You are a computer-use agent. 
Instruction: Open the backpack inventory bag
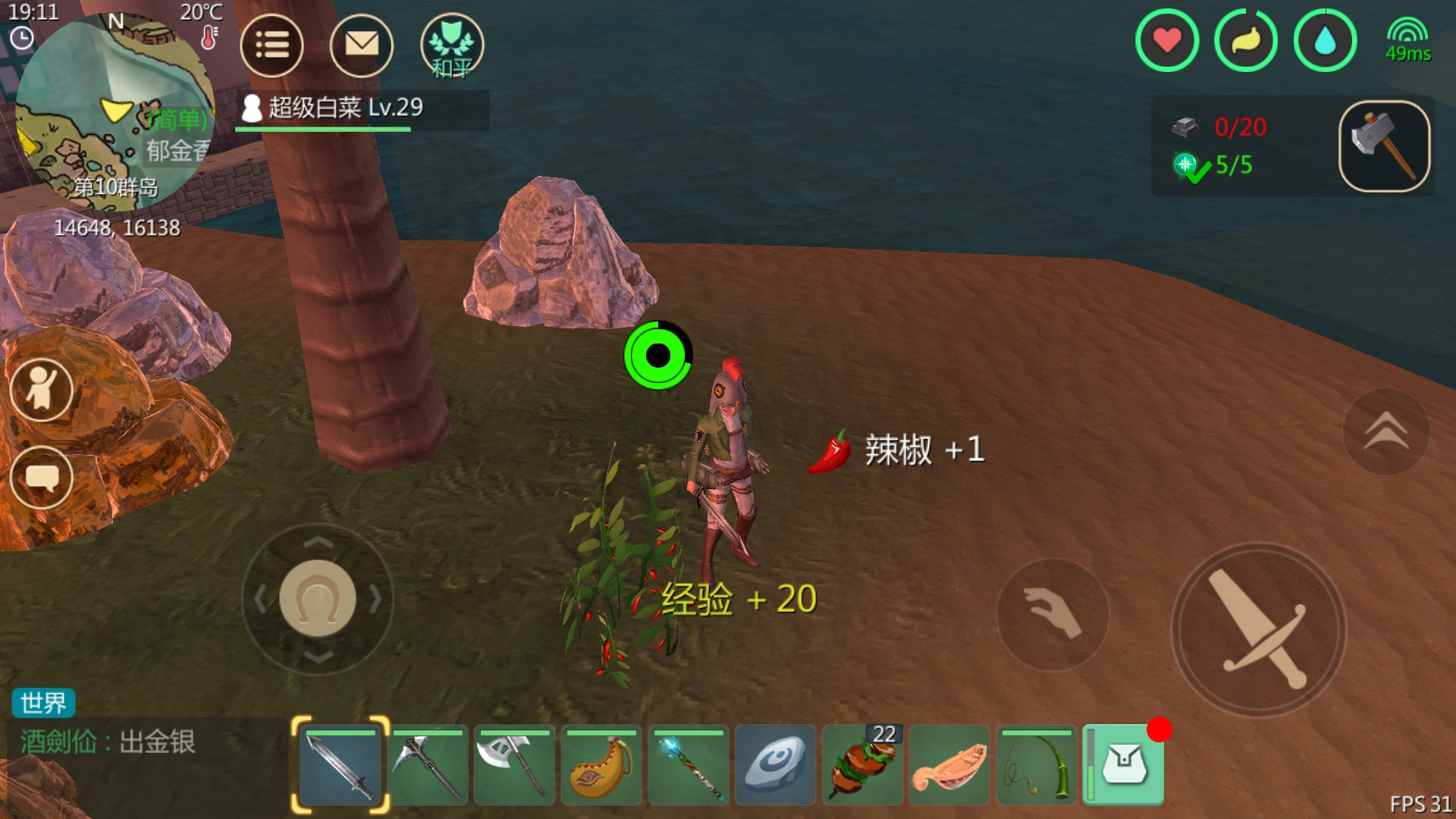click(1125, 764)
